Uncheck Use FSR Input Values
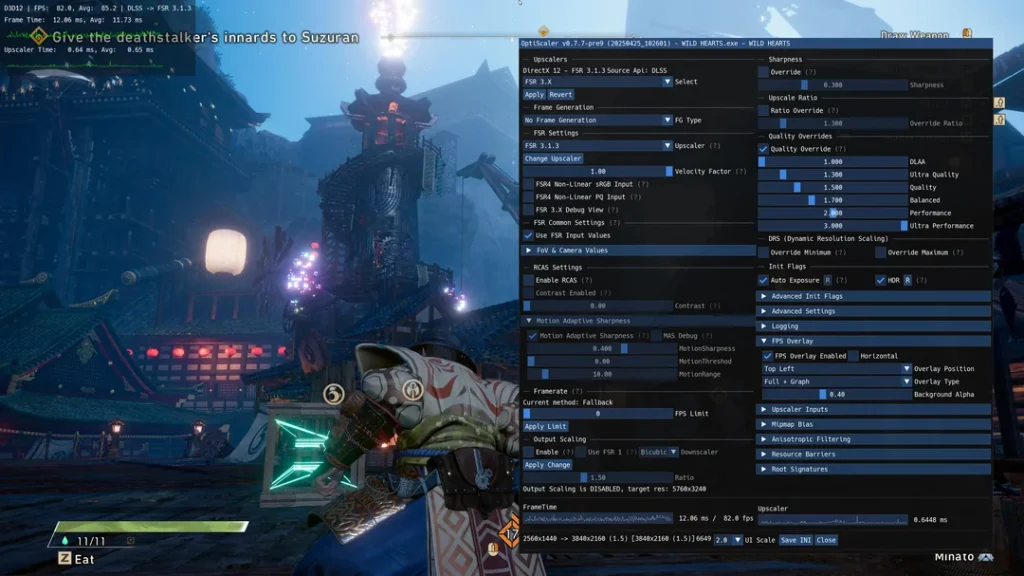 [x=528, y=235]
